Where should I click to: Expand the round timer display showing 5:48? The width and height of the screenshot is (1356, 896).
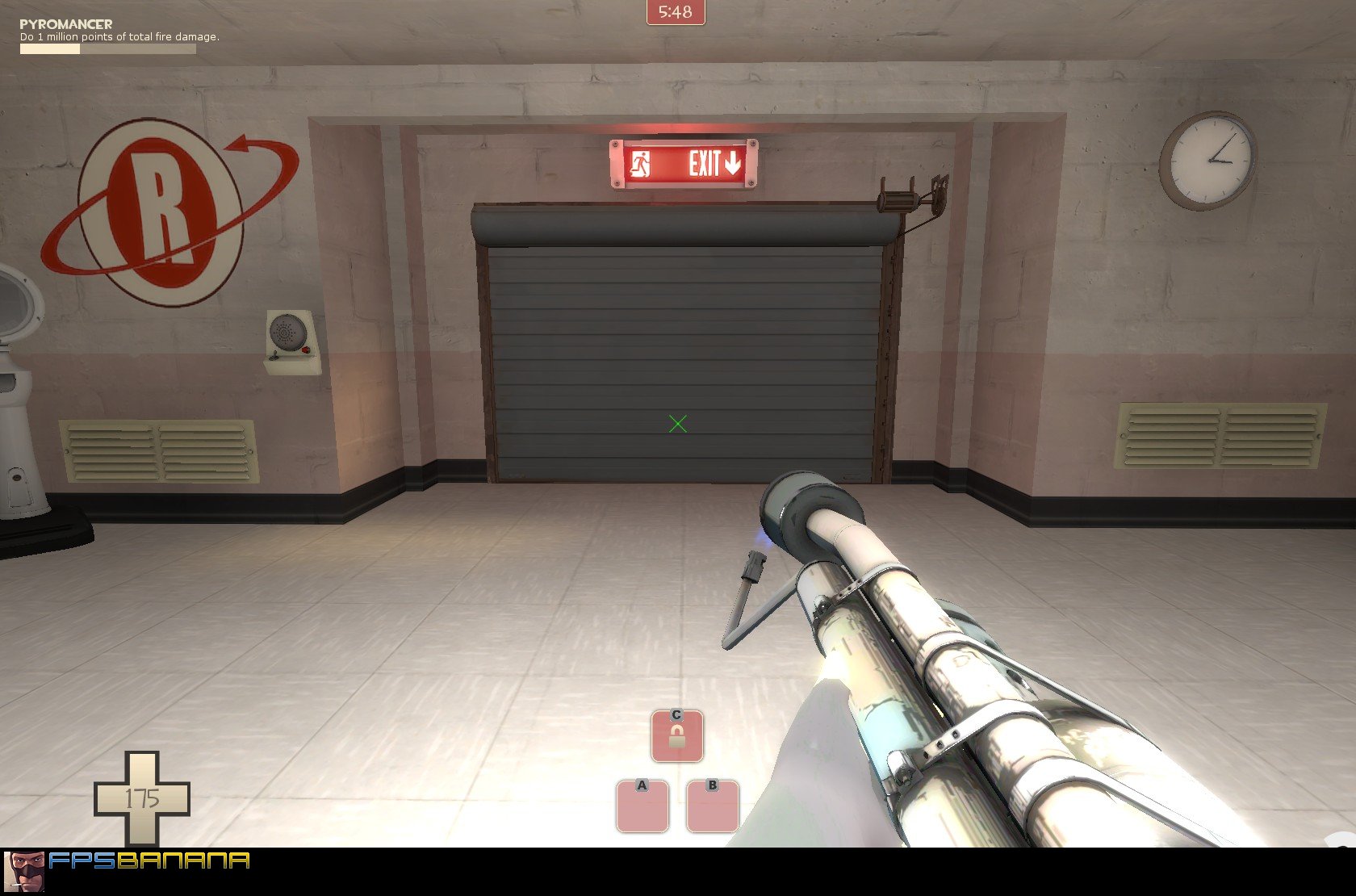coord(676,11)
